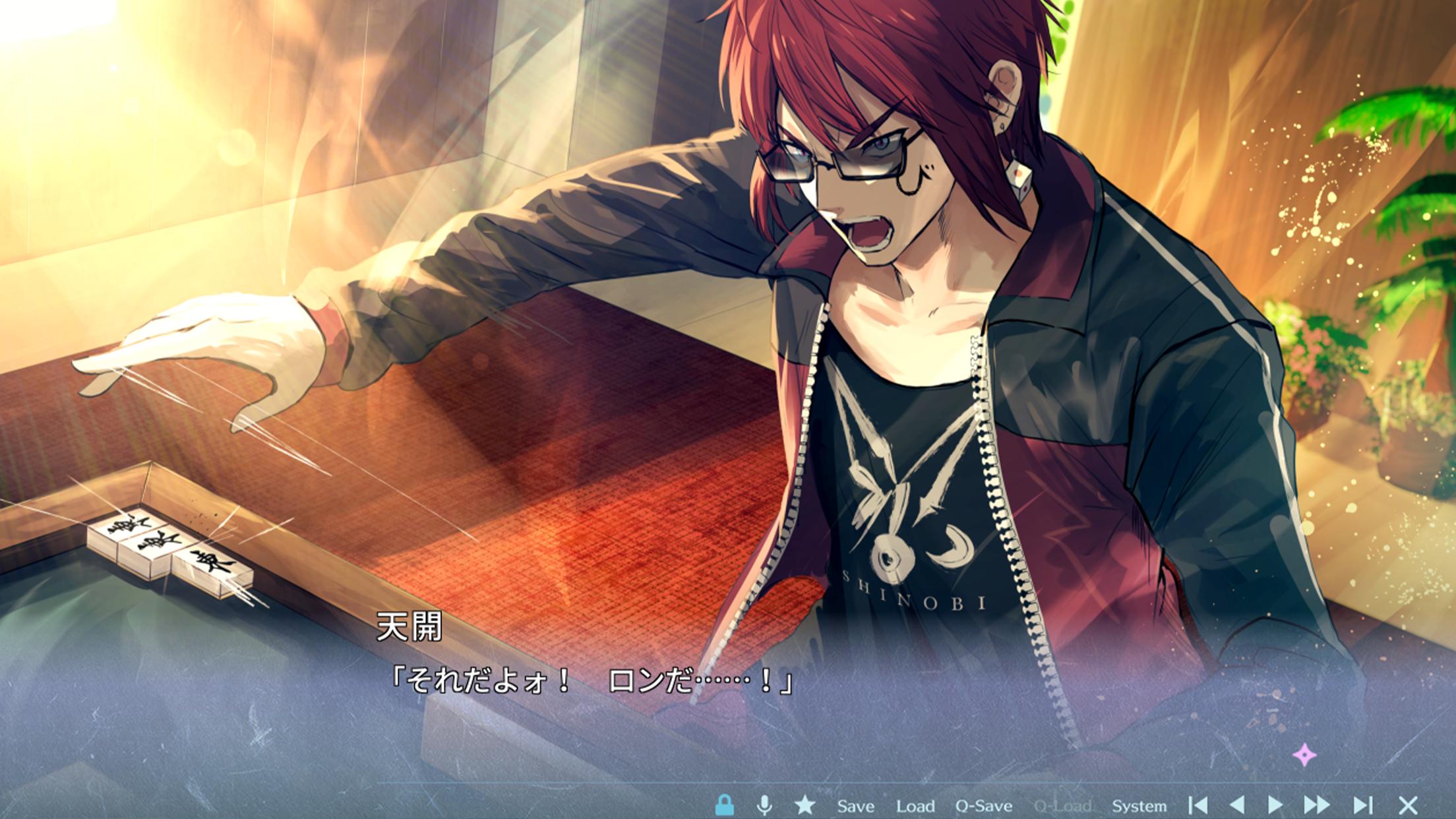Hide the message window with the X
Viewport: 1456px width, 819px height.
tap(1408, 805)
